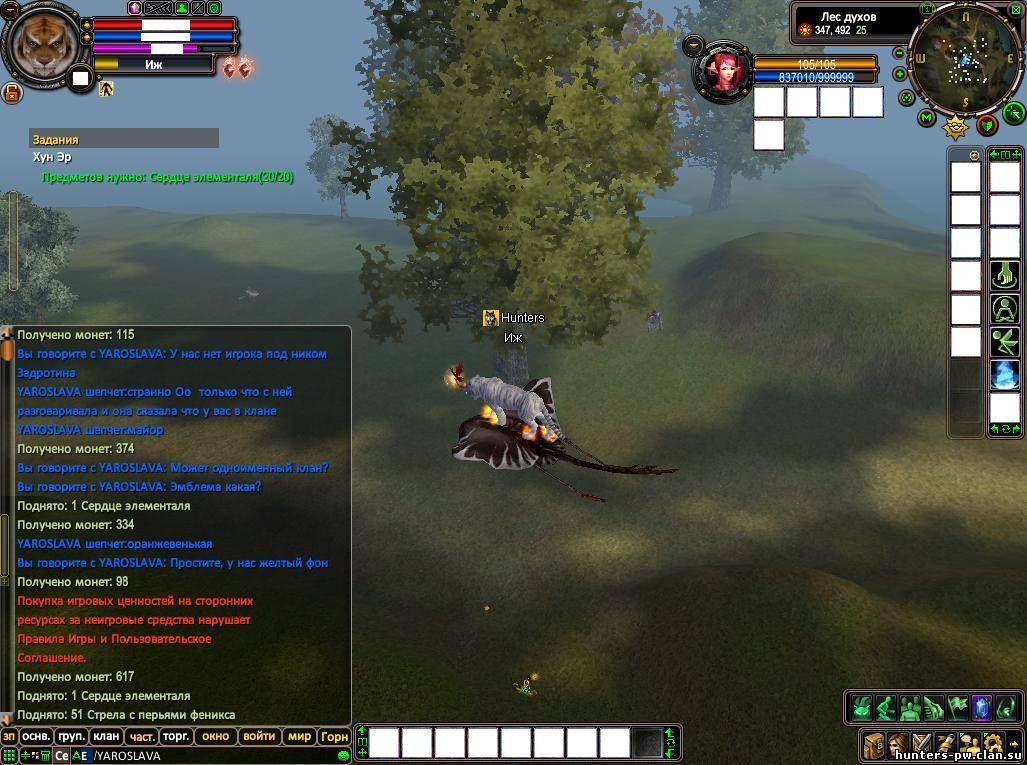The height and width of the screenshot is (765, 1027).
Task: Activate the blue flame skill icon
Action: pos(1004,374)
